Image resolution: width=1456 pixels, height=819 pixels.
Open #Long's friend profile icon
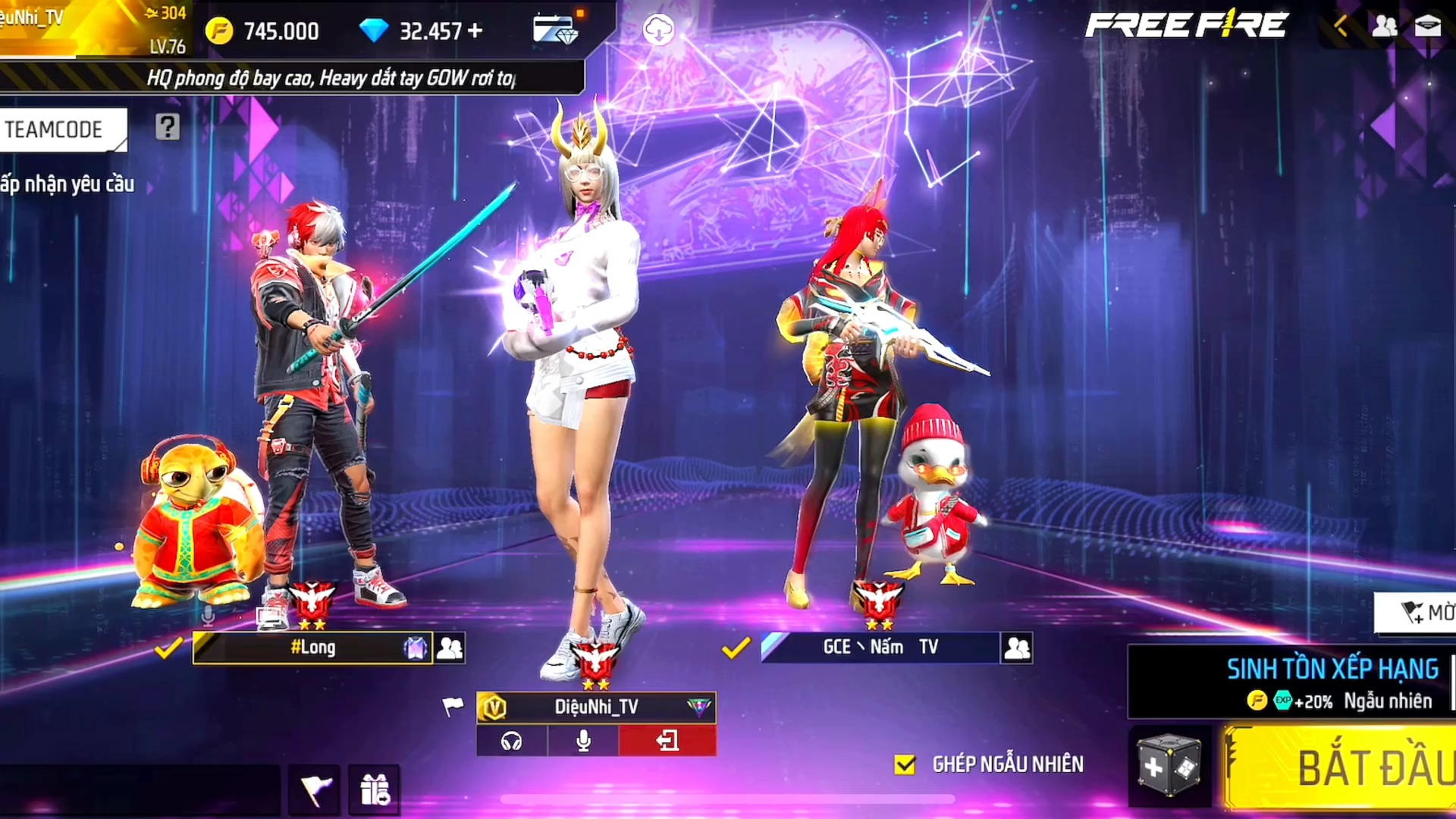(x=450, y=648)
